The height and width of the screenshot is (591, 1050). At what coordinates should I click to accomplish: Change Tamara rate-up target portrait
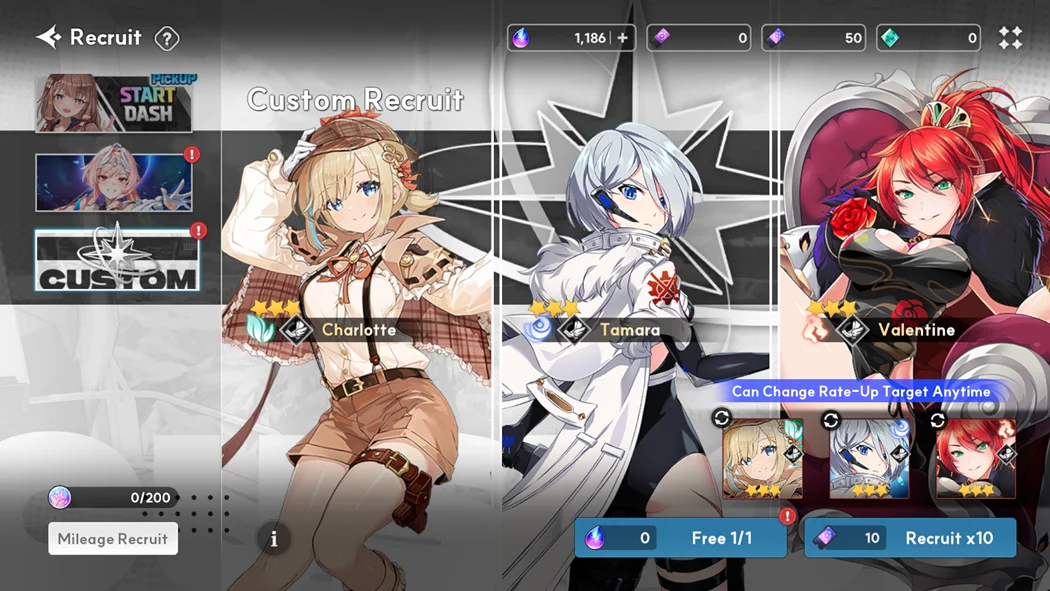point(869,458)
